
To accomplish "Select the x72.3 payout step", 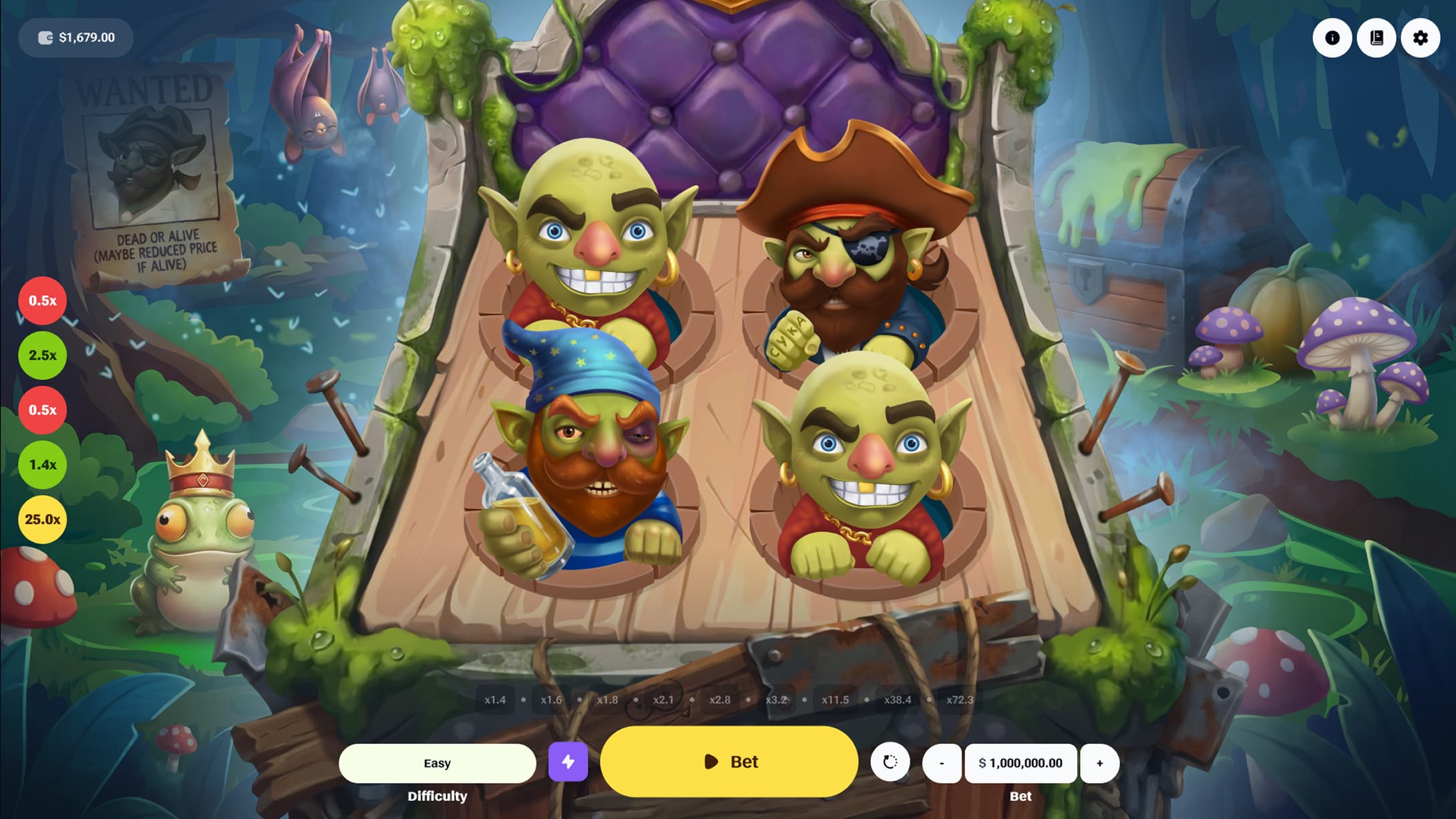I will 960,699.
